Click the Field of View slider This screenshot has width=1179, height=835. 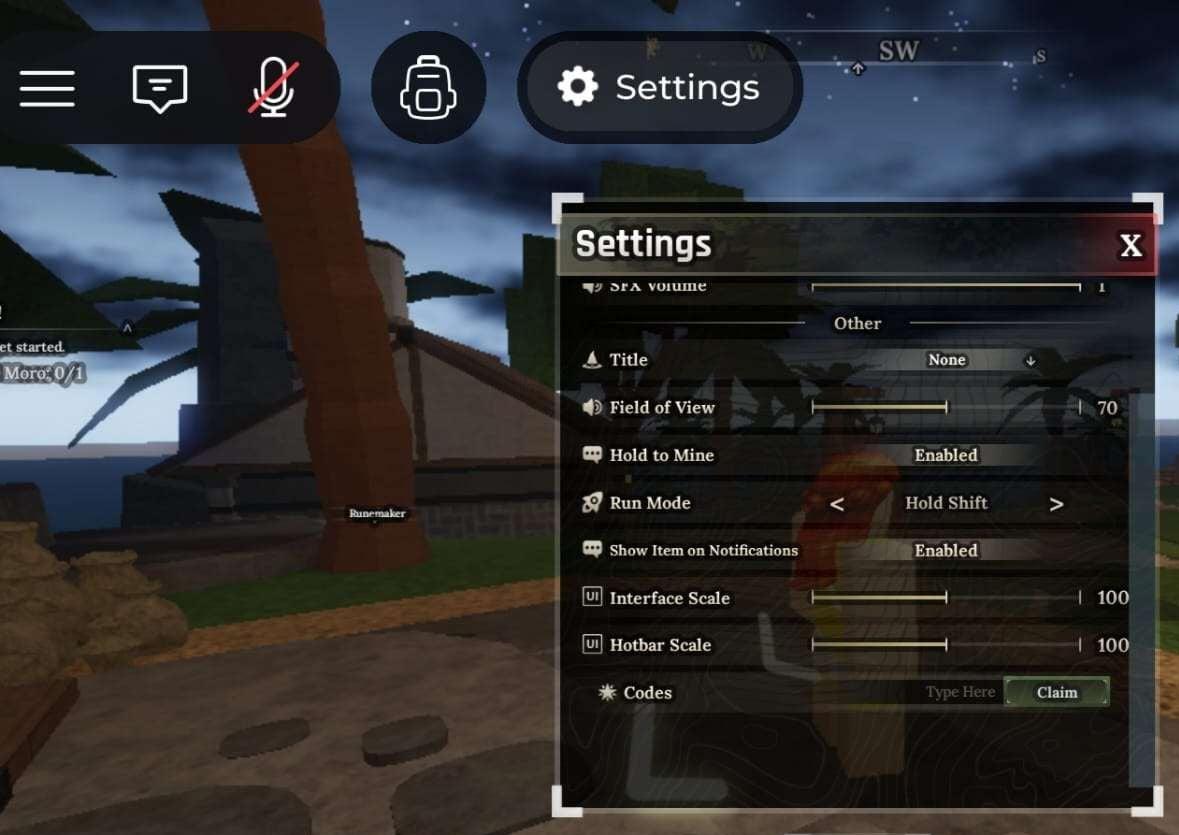click(945, 408)
